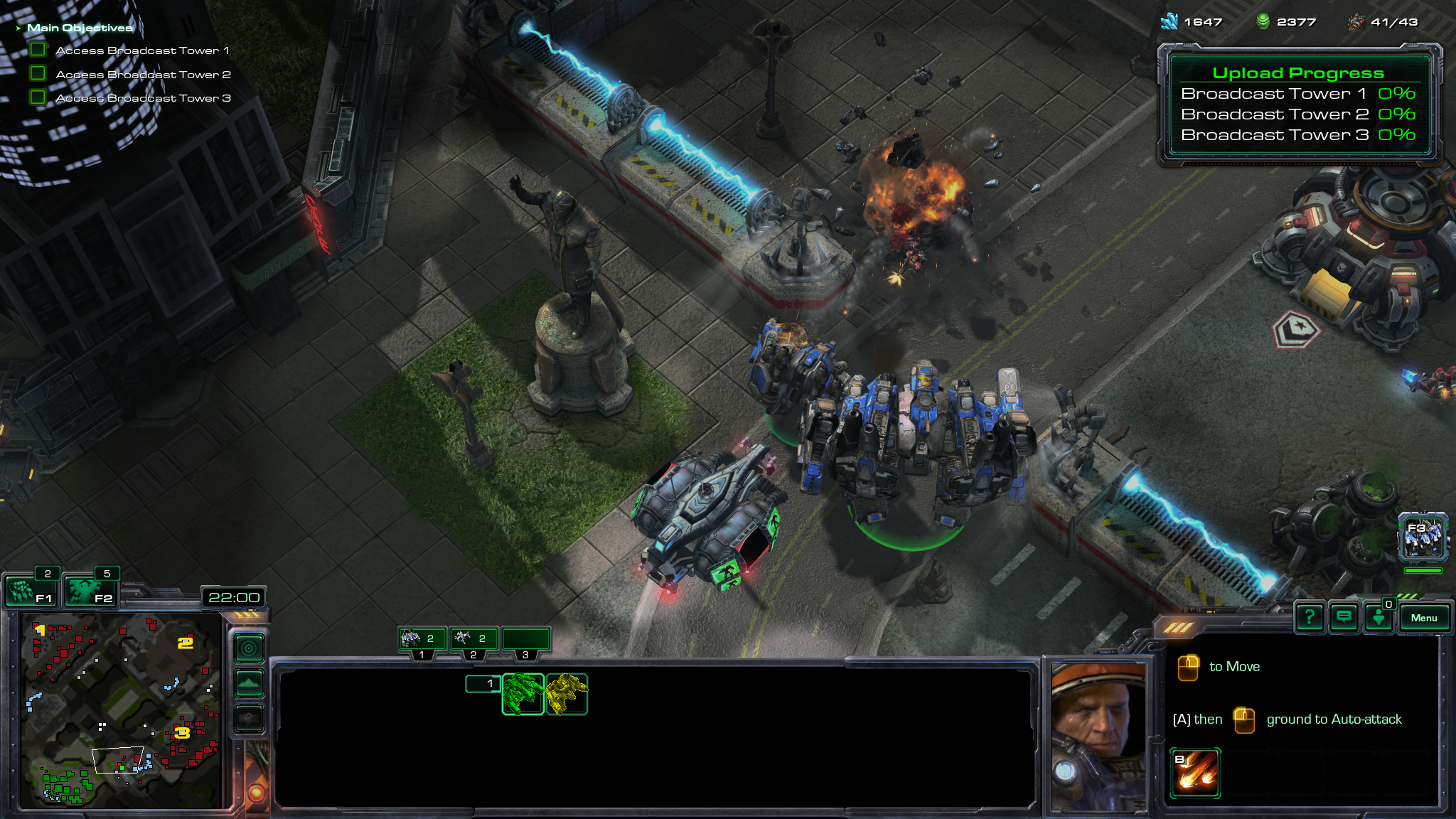Select the F3 hero unit button
The height and width of the screenshot is (819, 1456).
coord(1423,537)
